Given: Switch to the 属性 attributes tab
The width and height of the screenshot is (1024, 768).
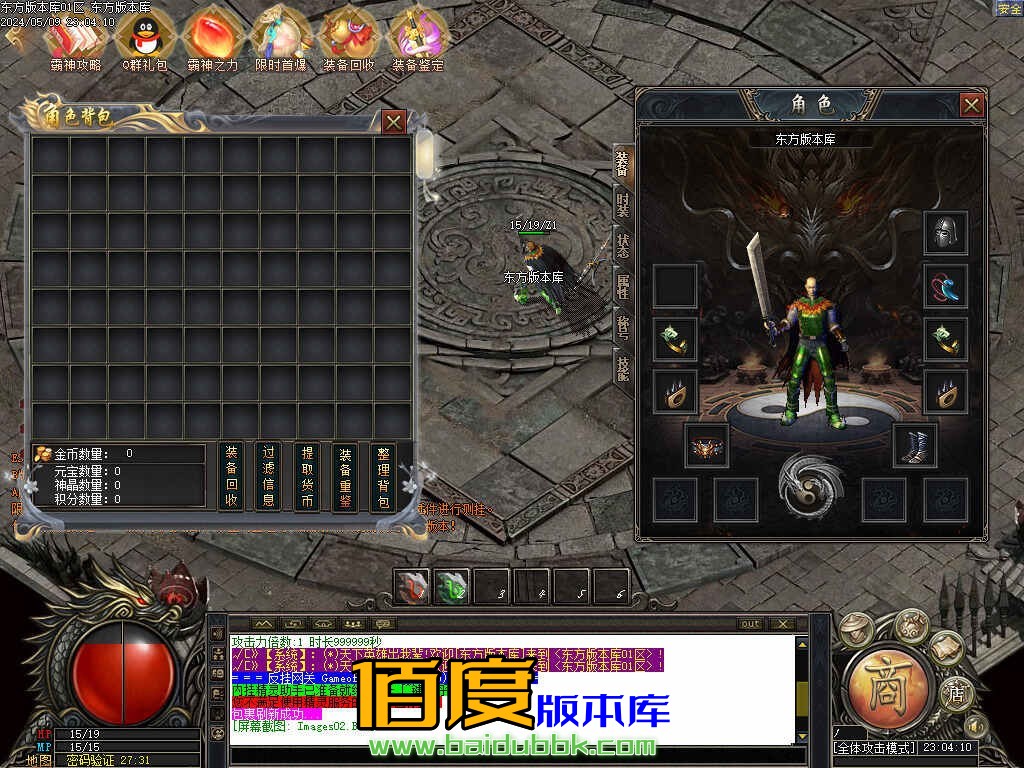Looking at the screenshot, I should pos(622,286).
